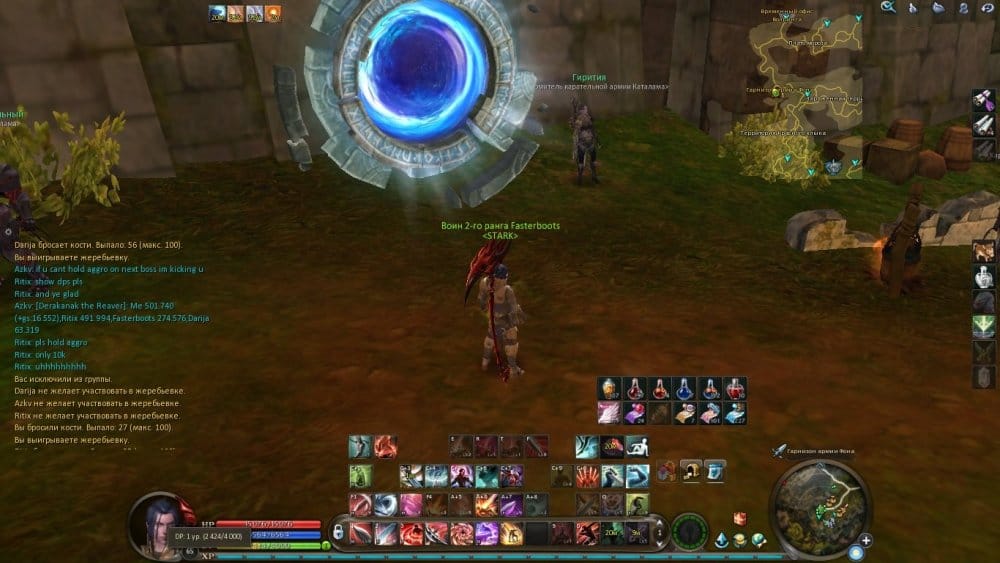Click the circular minimap
The image size is (1000, 563).
(822, 506)
